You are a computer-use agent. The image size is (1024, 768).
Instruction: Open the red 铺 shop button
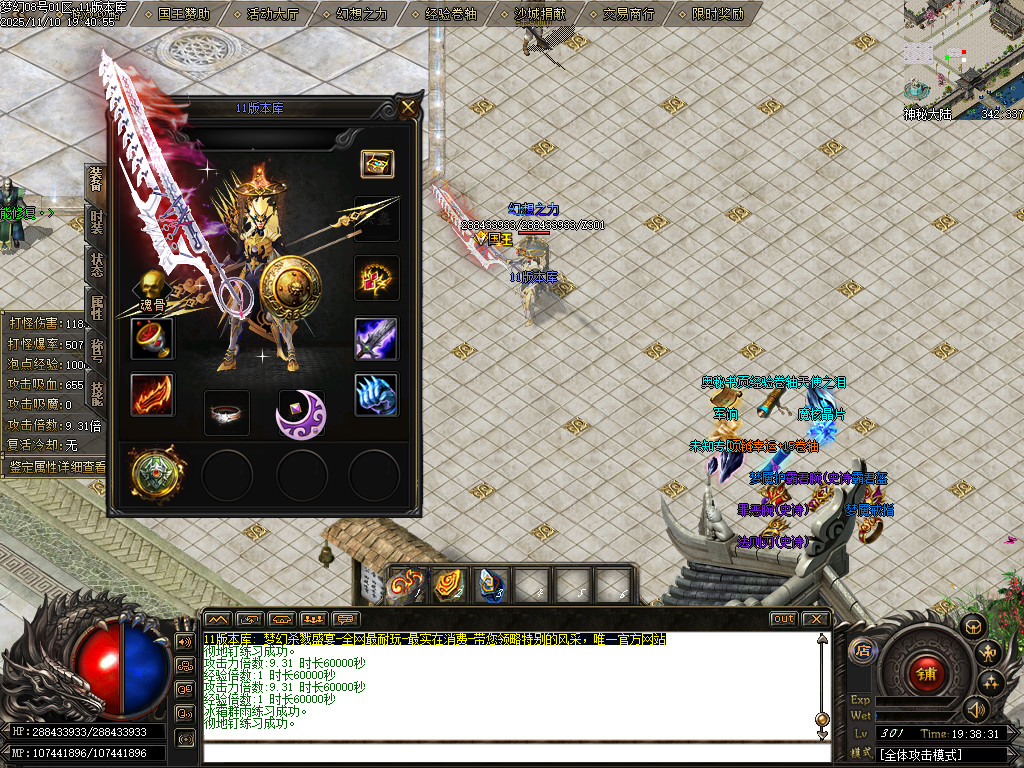(925, 673)
